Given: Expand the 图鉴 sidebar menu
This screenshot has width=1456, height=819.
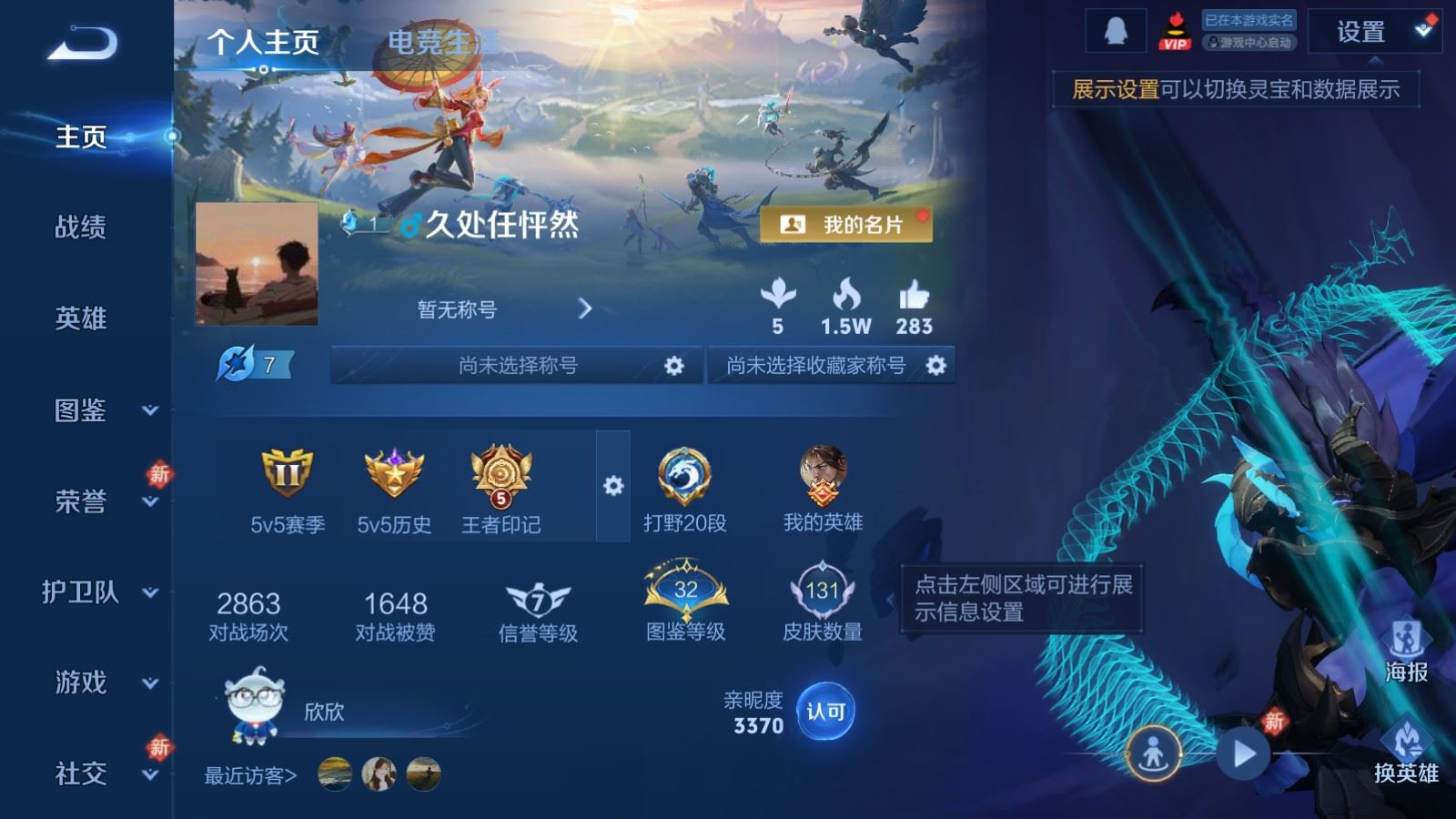Looking at the screenshot, I should 82,411.
